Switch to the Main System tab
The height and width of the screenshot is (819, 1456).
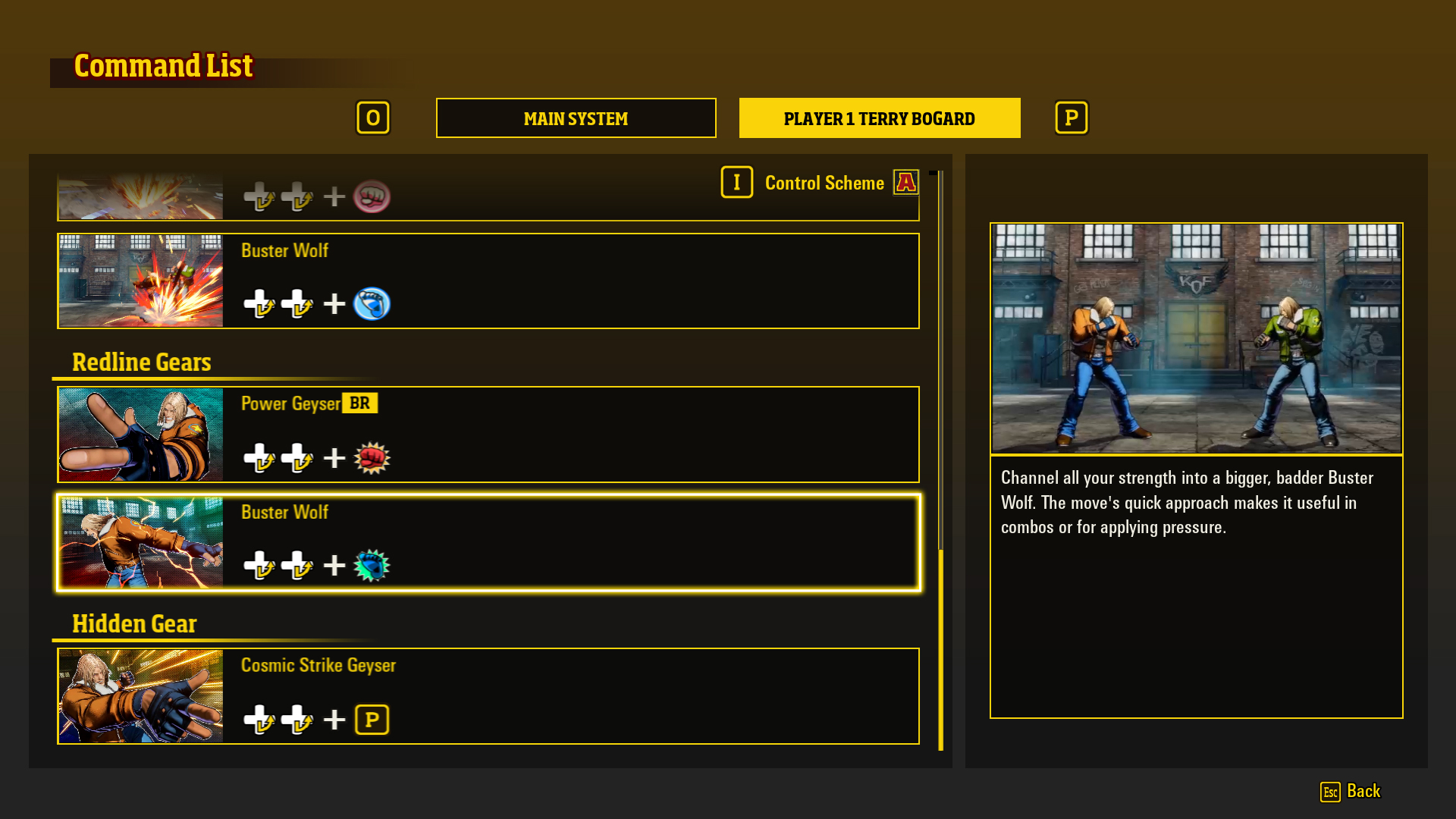click(576, 118)
